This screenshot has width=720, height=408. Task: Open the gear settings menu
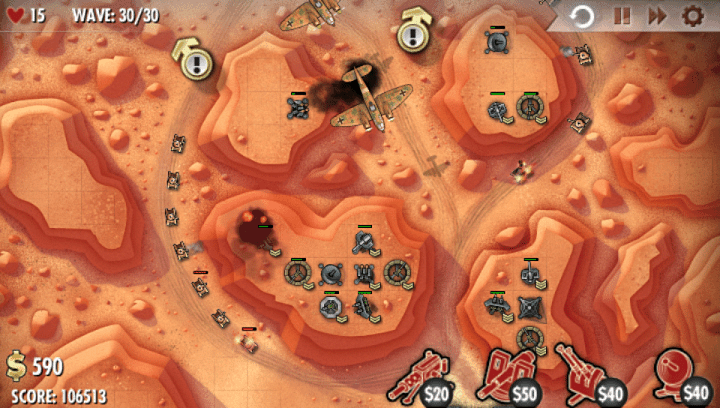[x=692, y=16]
